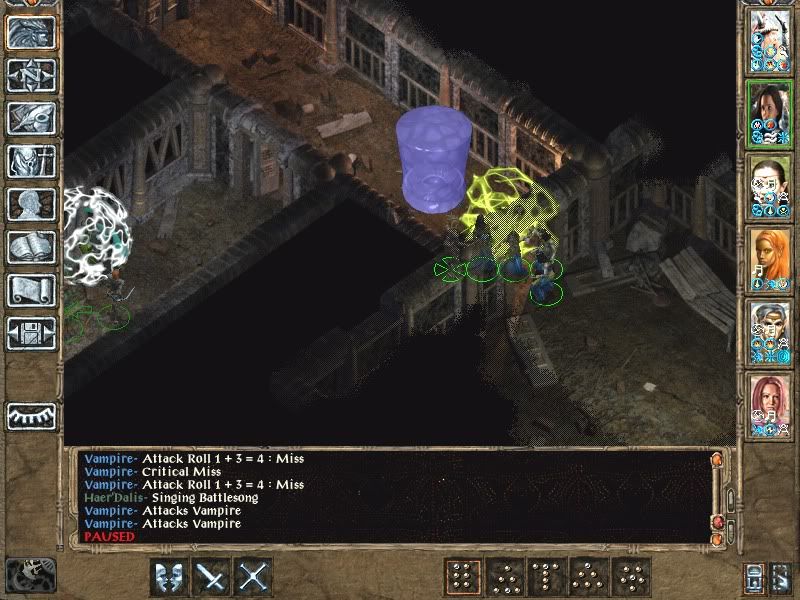
Task: Open the area map with the compass button
Action: pyautogui.click(x=31, y=76)
